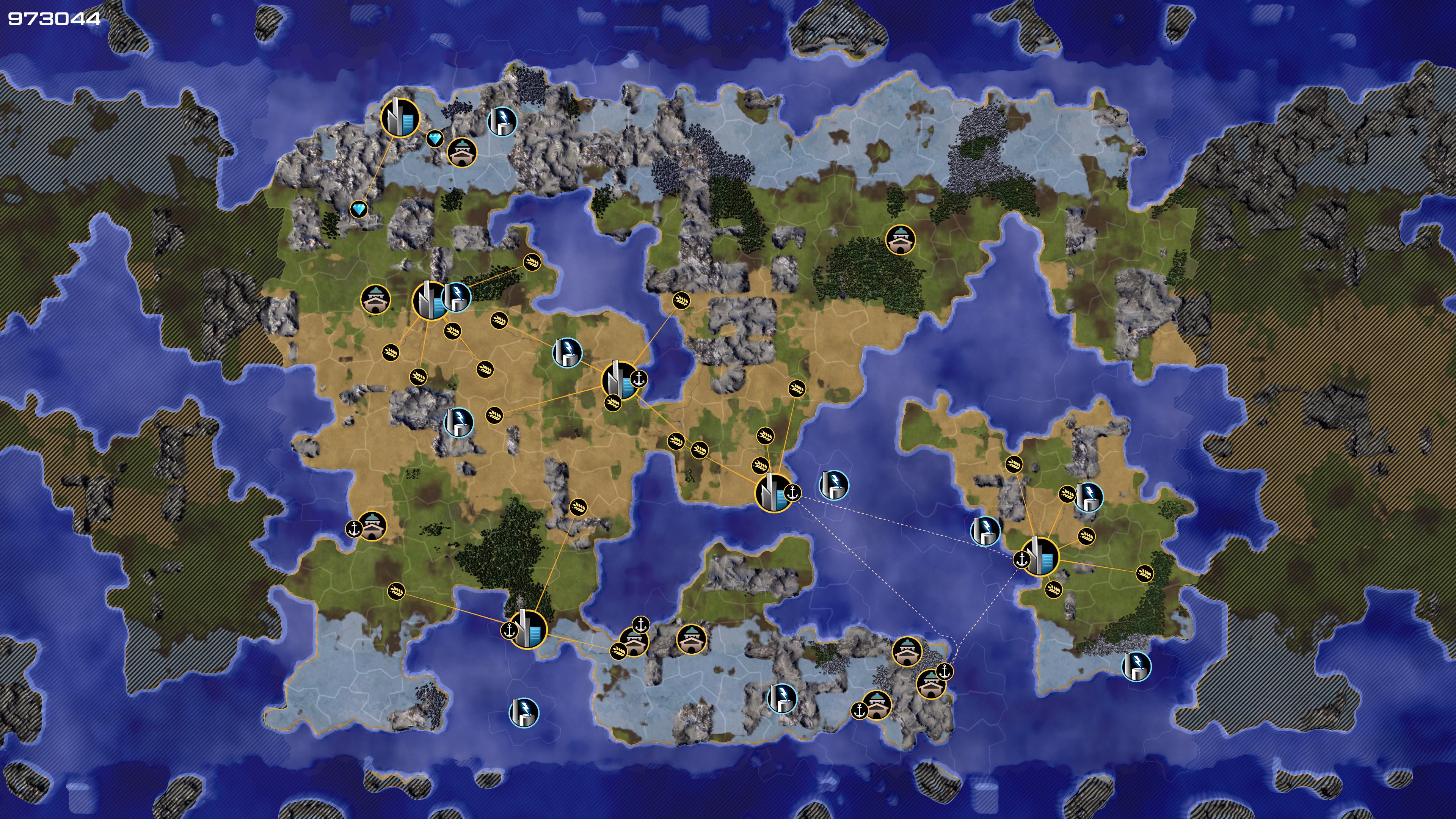
Task: Click the power plant marker beside the dashed-route port
Action: pos(834,485)
